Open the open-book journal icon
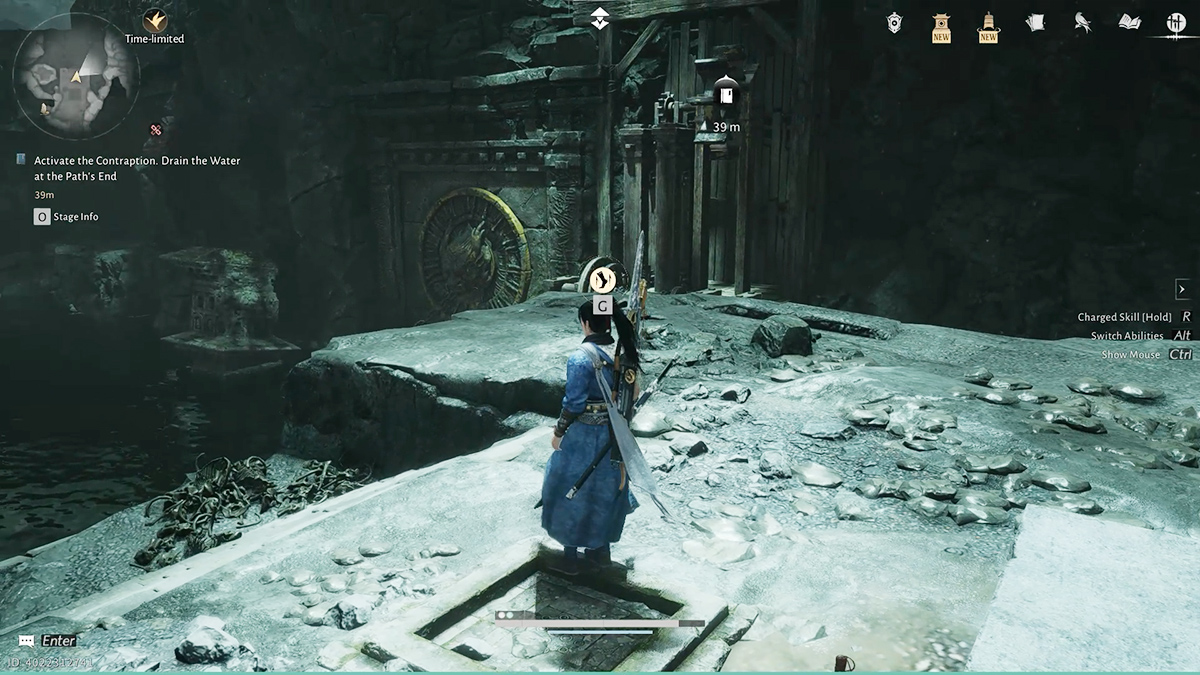The image size is (1200, 675). [x=1129, y=22]
